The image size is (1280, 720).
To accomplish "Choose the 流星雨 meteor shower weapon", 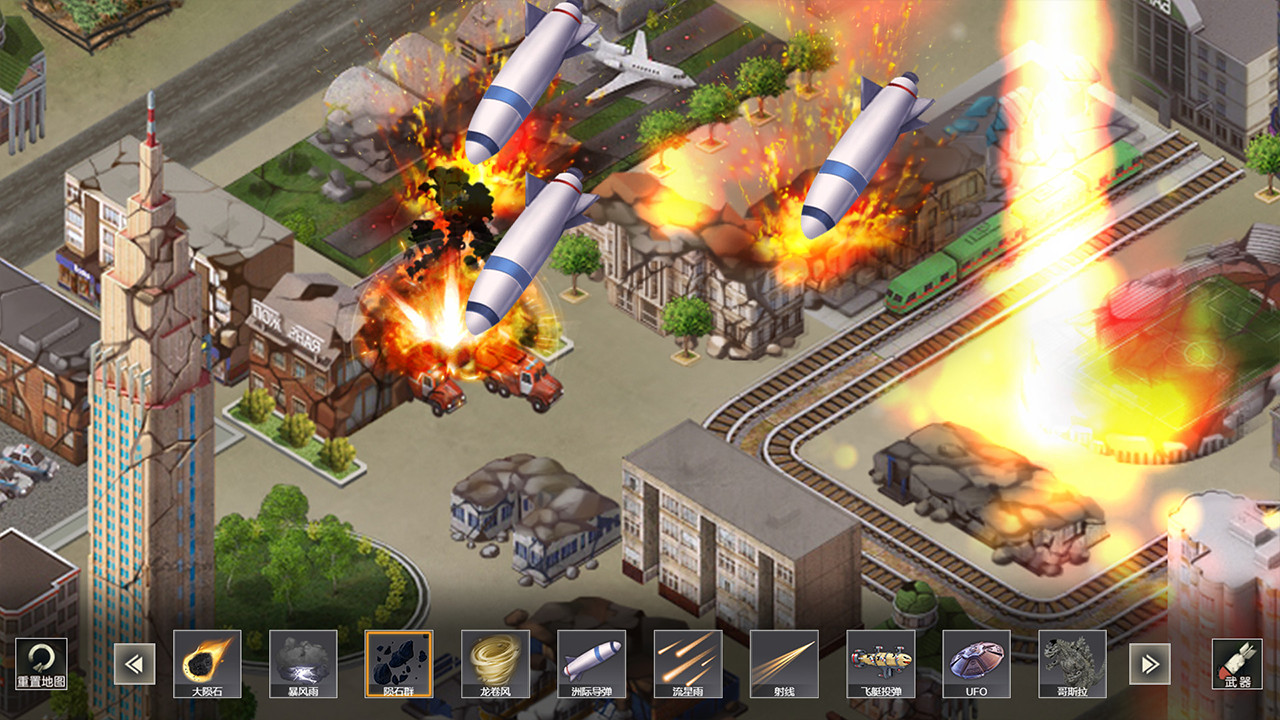I will pos(687,663).
